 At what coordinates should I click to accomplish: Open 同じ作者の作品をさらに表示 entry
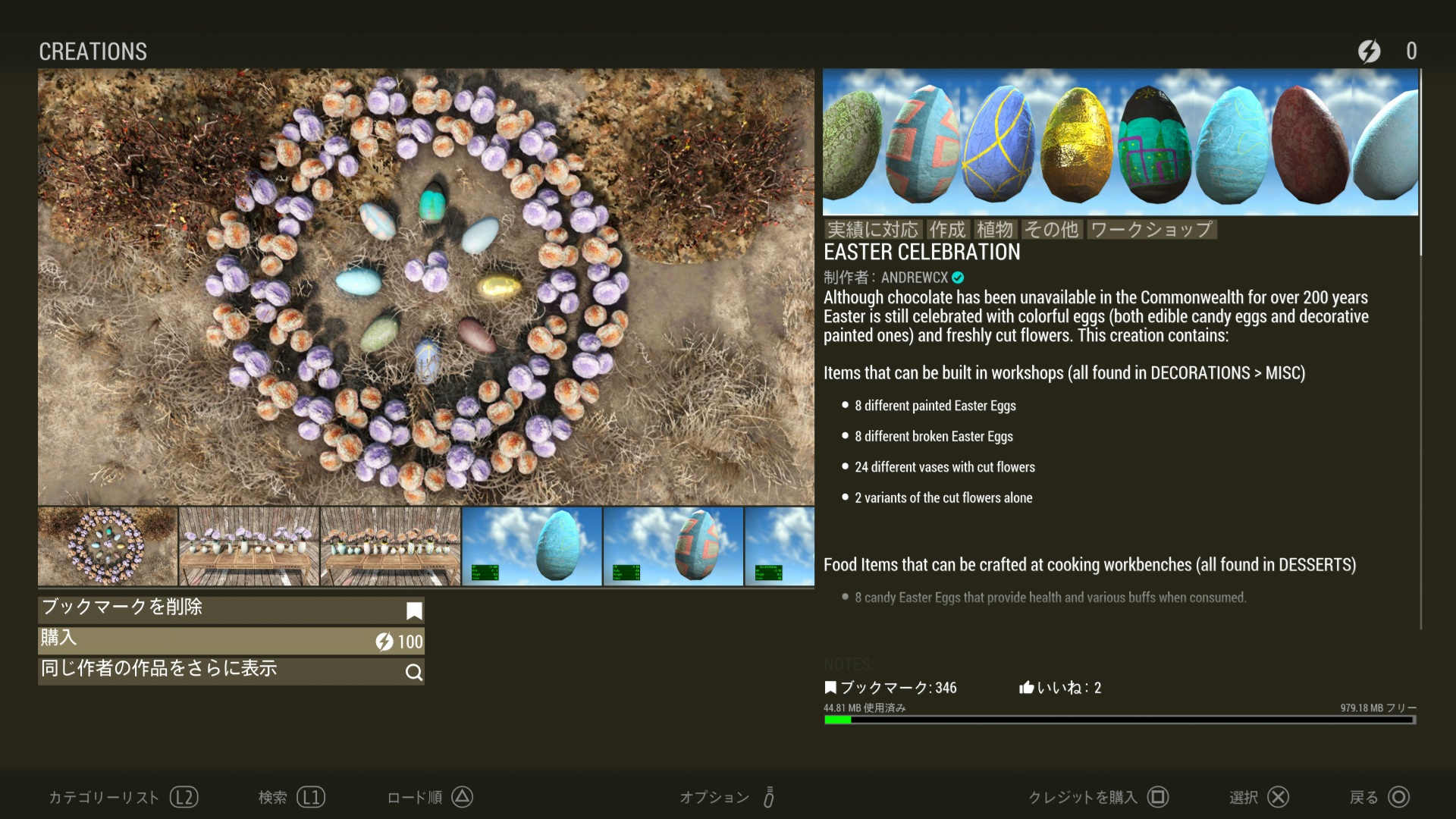pos(231,670)
